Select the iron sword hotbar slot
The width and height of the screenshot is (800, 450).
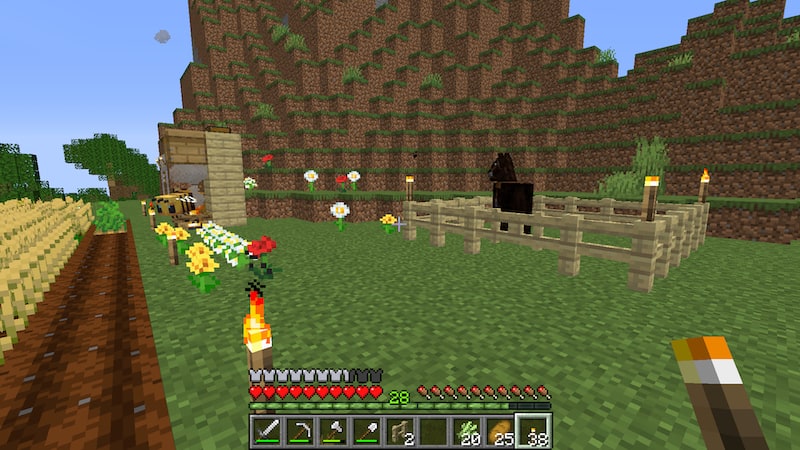(x=266, y=431)
